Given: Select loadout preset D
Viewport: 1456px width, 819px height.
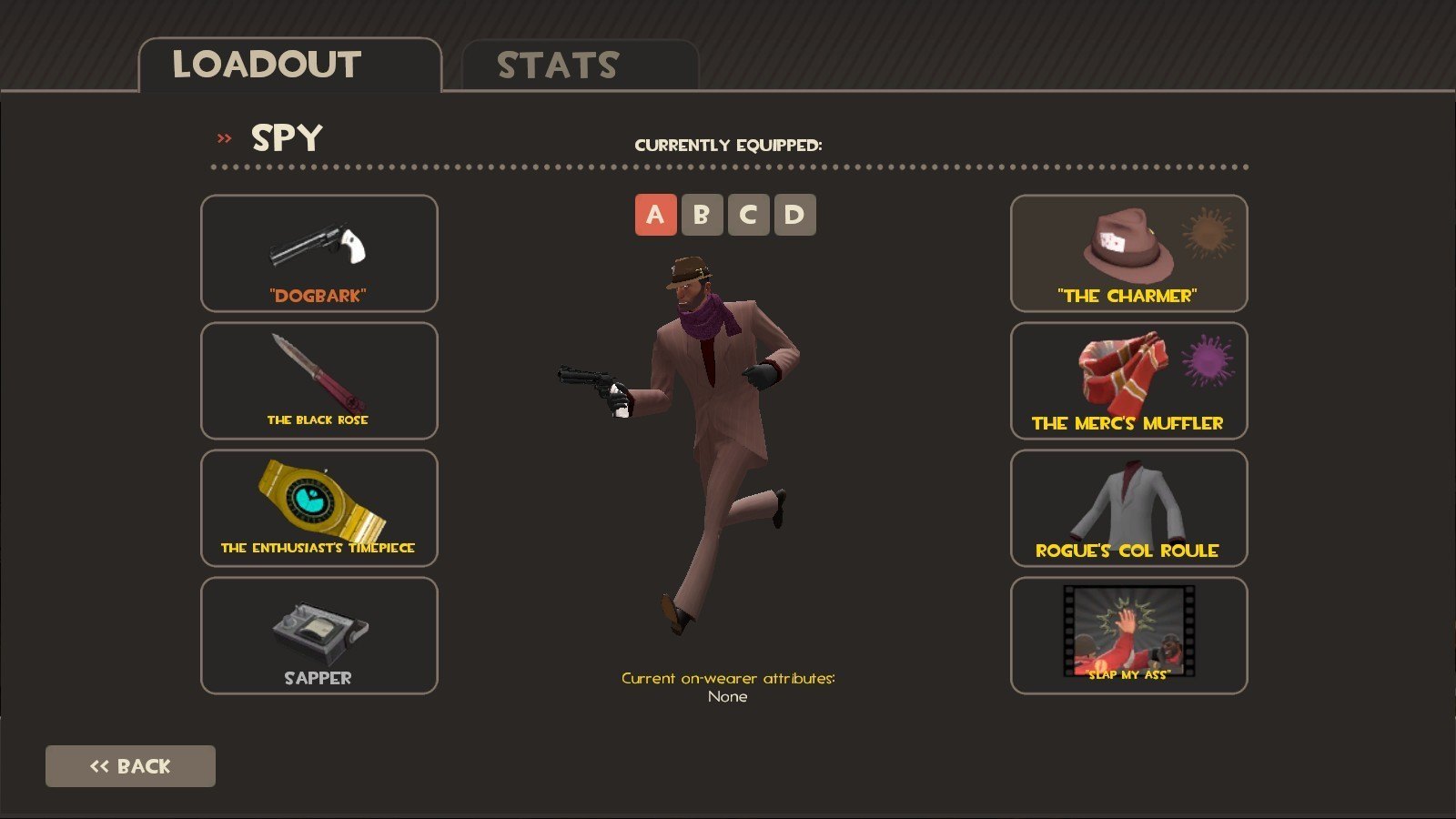Looking at the screenshot, I should click(794, 215).
